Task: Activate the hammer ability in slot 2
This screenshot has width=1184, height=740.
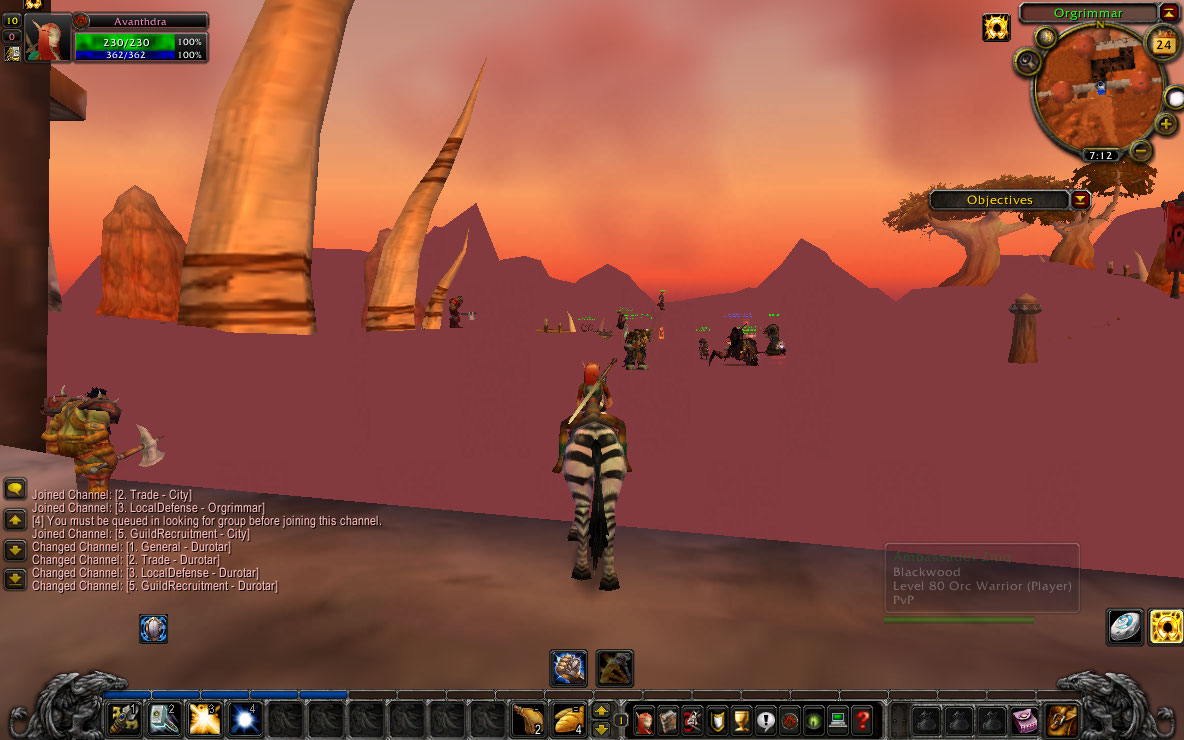Action: click(x=164, y=719)
